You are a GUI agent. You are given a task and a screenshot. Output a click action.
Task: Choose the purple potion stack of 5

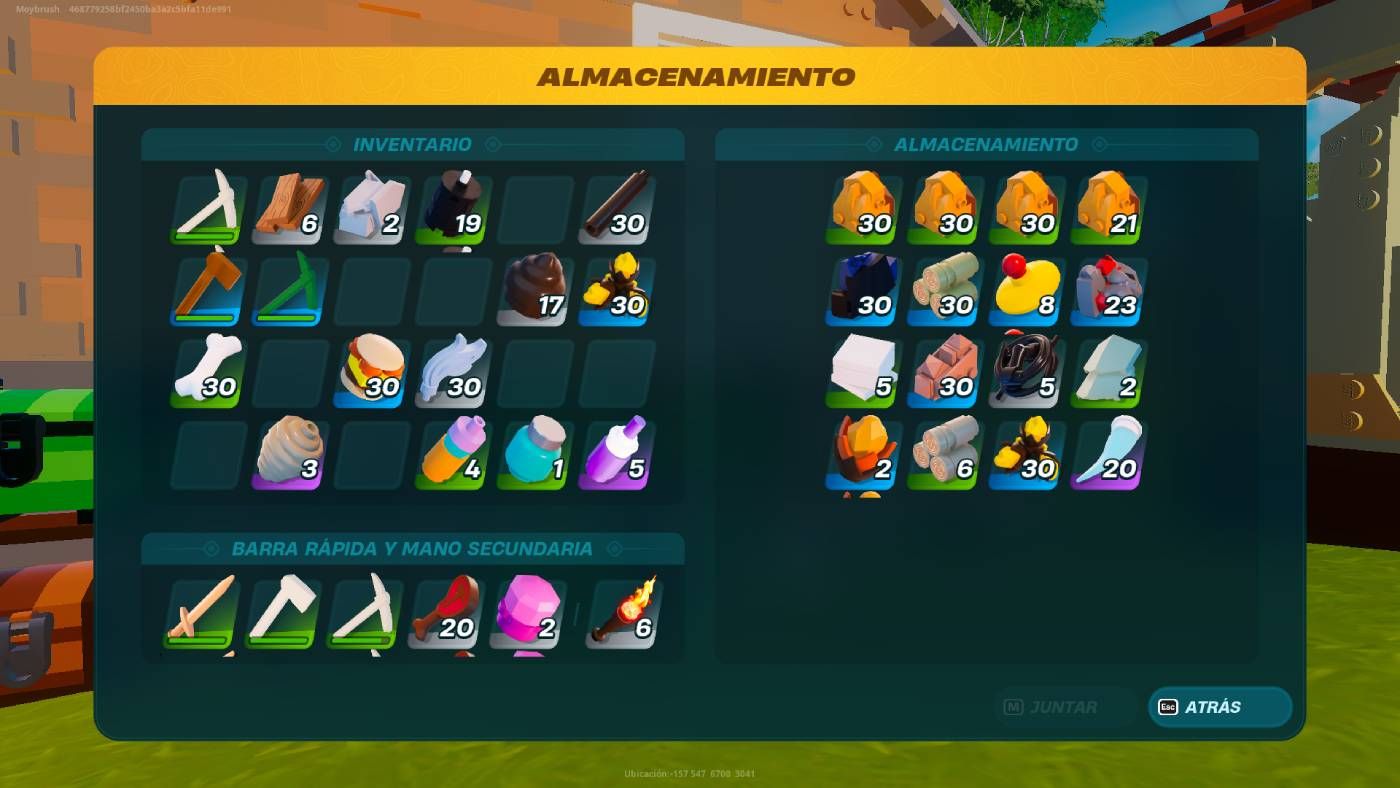[615, 453]
